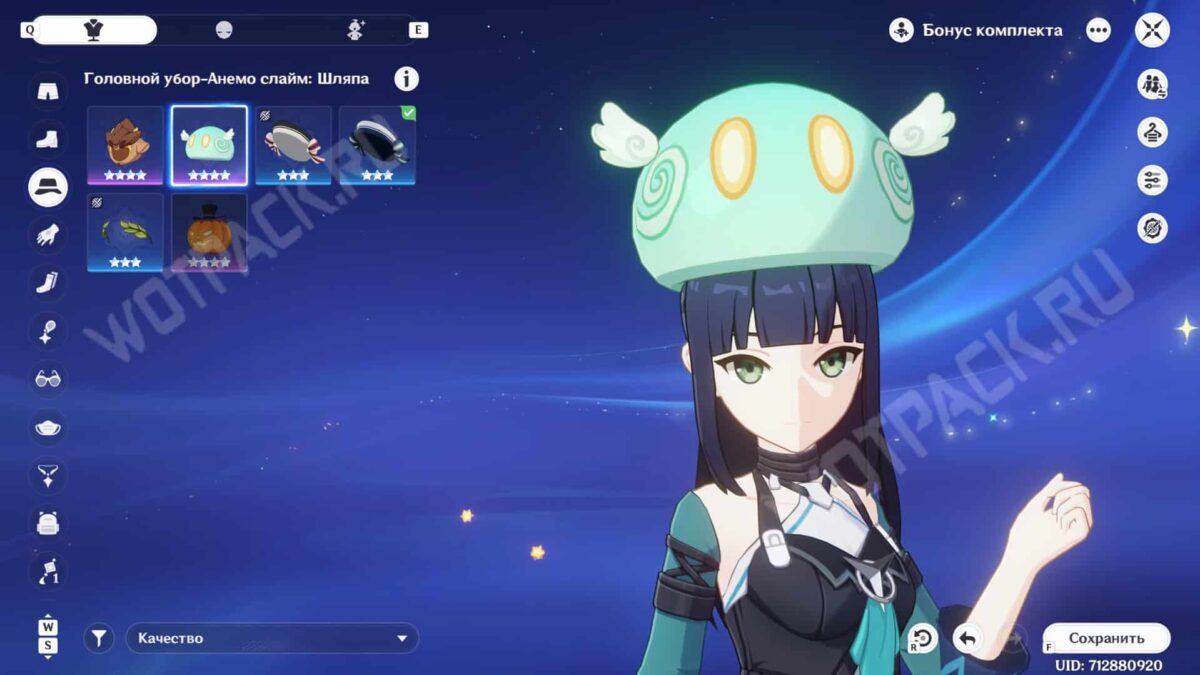Viewport: 1200px width, 675px height.
Task: Select the Anemo slime hat
Action: coord(209,145)
